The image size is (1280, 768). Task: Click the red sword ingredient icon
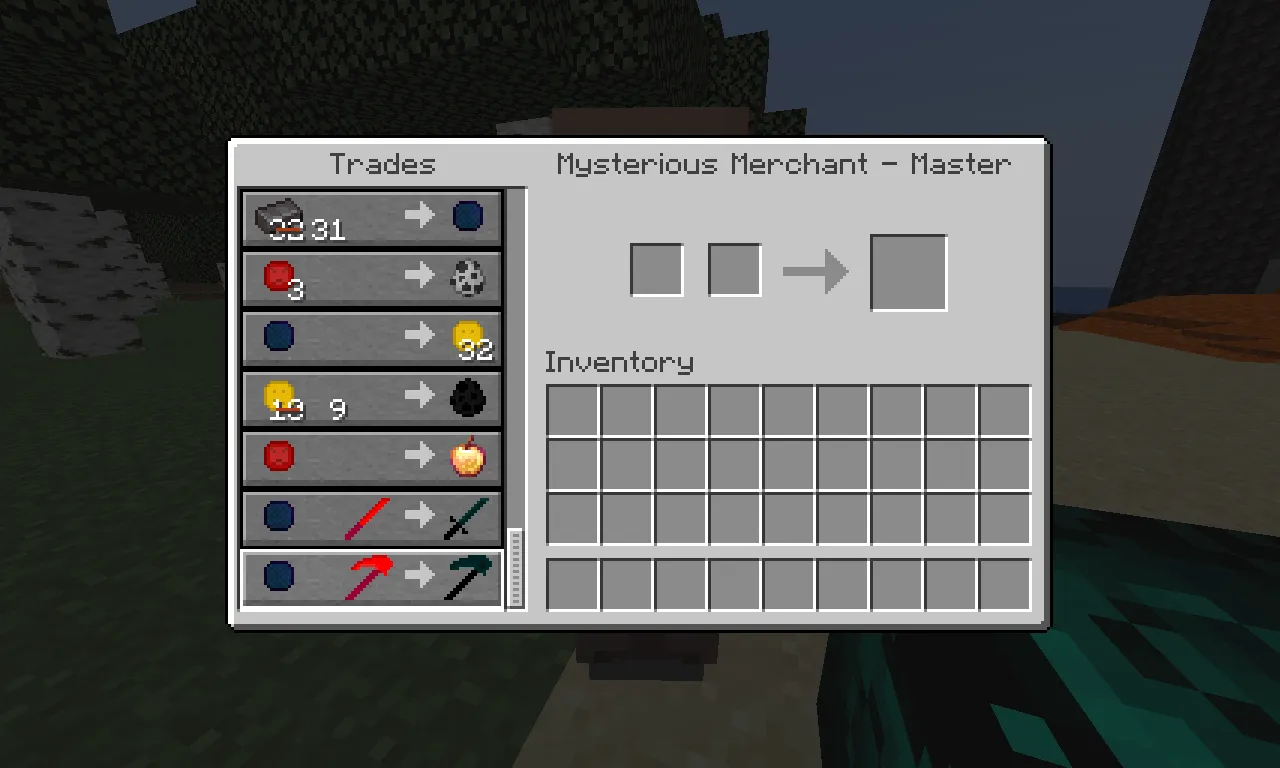point(365,517)
